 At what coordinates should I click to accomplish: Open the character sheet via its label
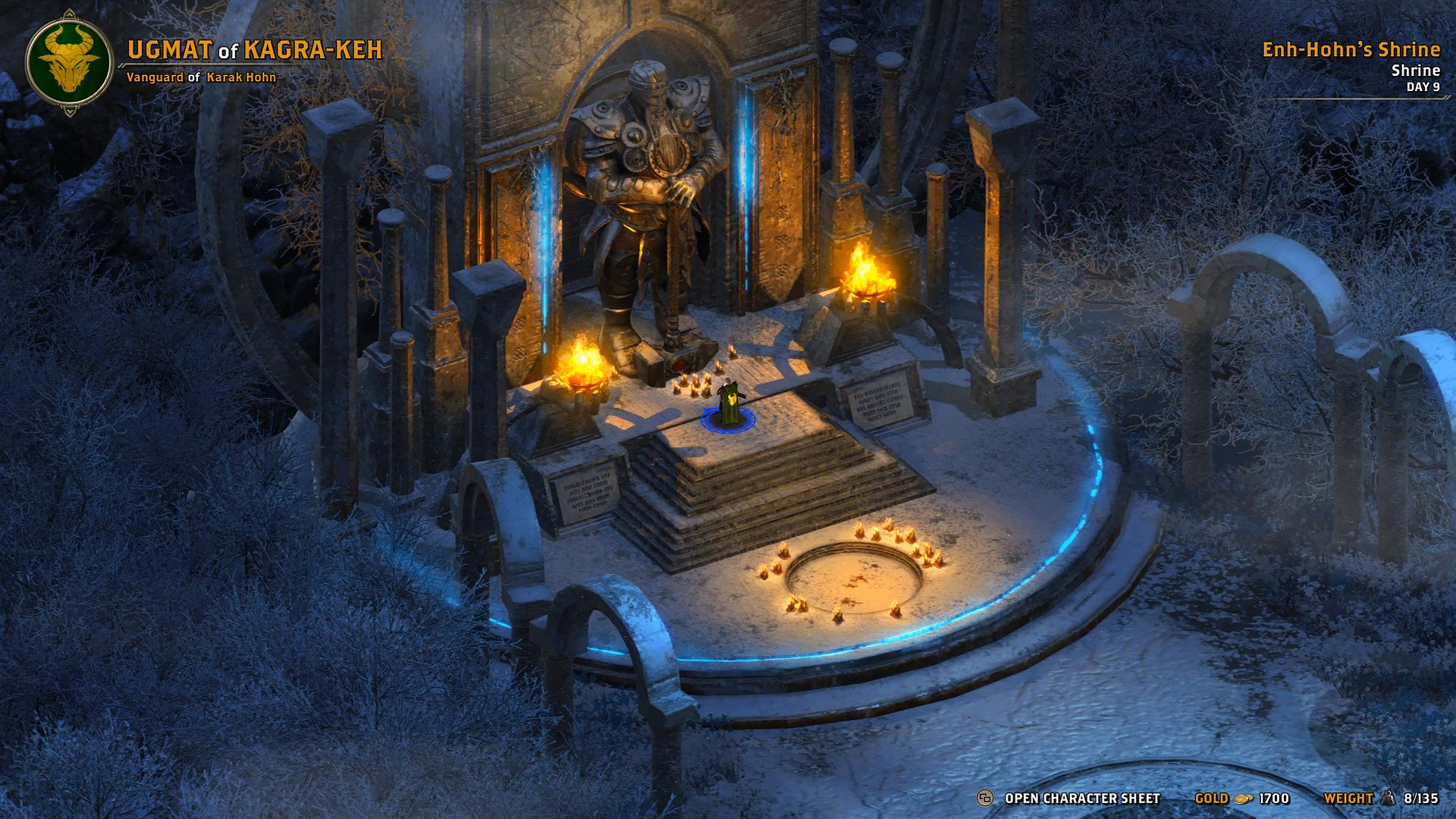(x=1081, y=799)
